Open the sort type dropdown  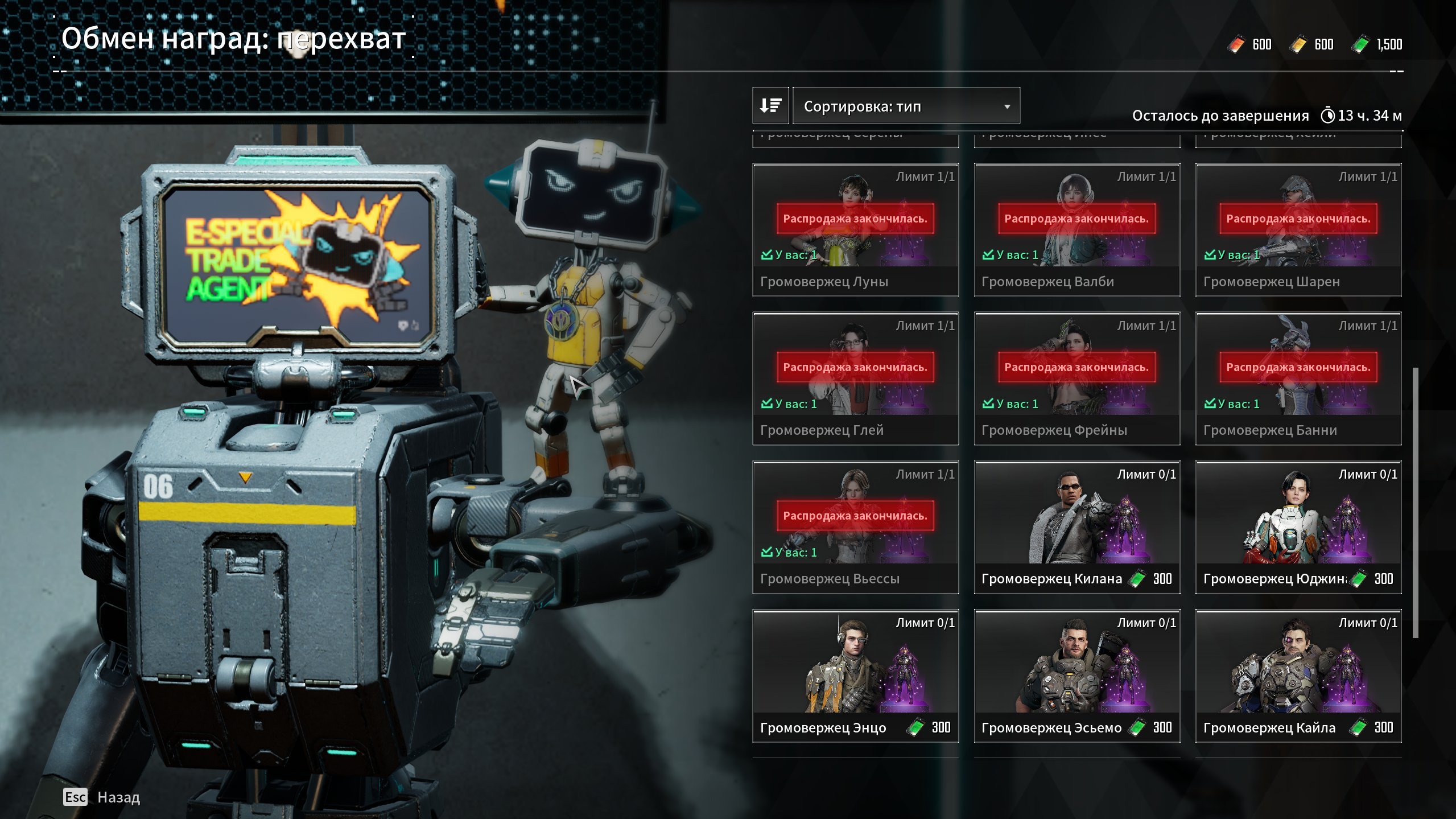tap(906, 106)
